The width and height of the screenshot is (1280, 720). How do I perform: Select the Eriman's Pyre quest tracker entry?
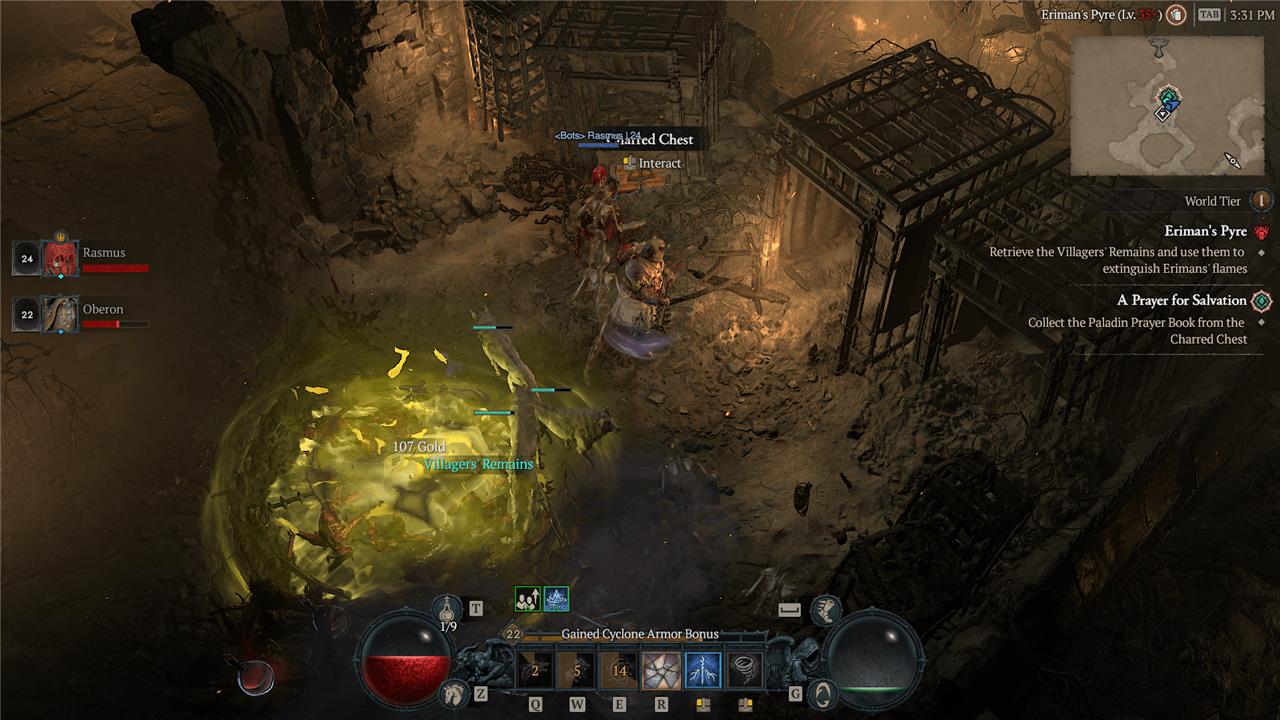coord(1205,231)
